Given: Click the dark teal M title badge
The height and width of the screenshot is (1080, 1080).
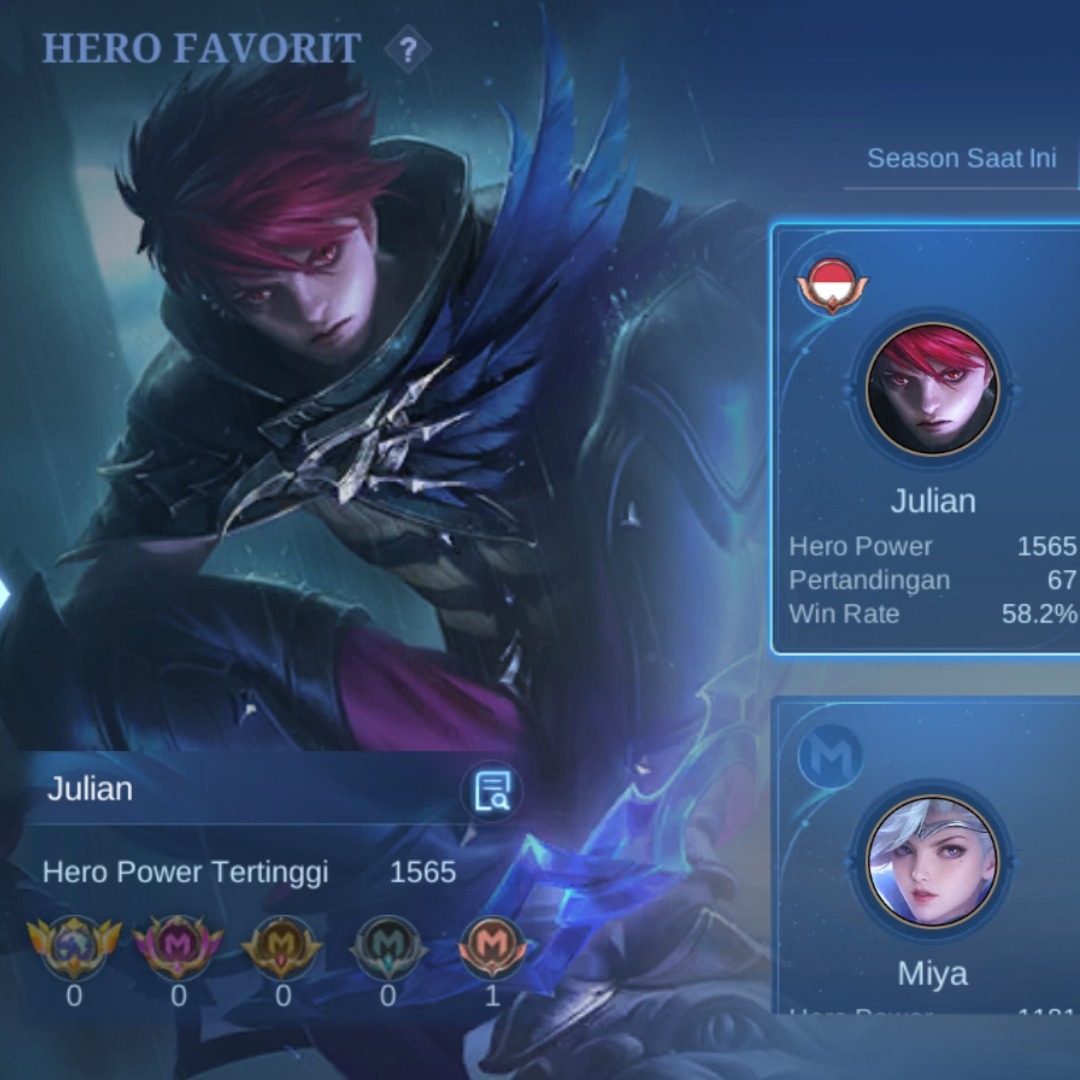Looking at the screenshot, I should (x=388, y=945).
